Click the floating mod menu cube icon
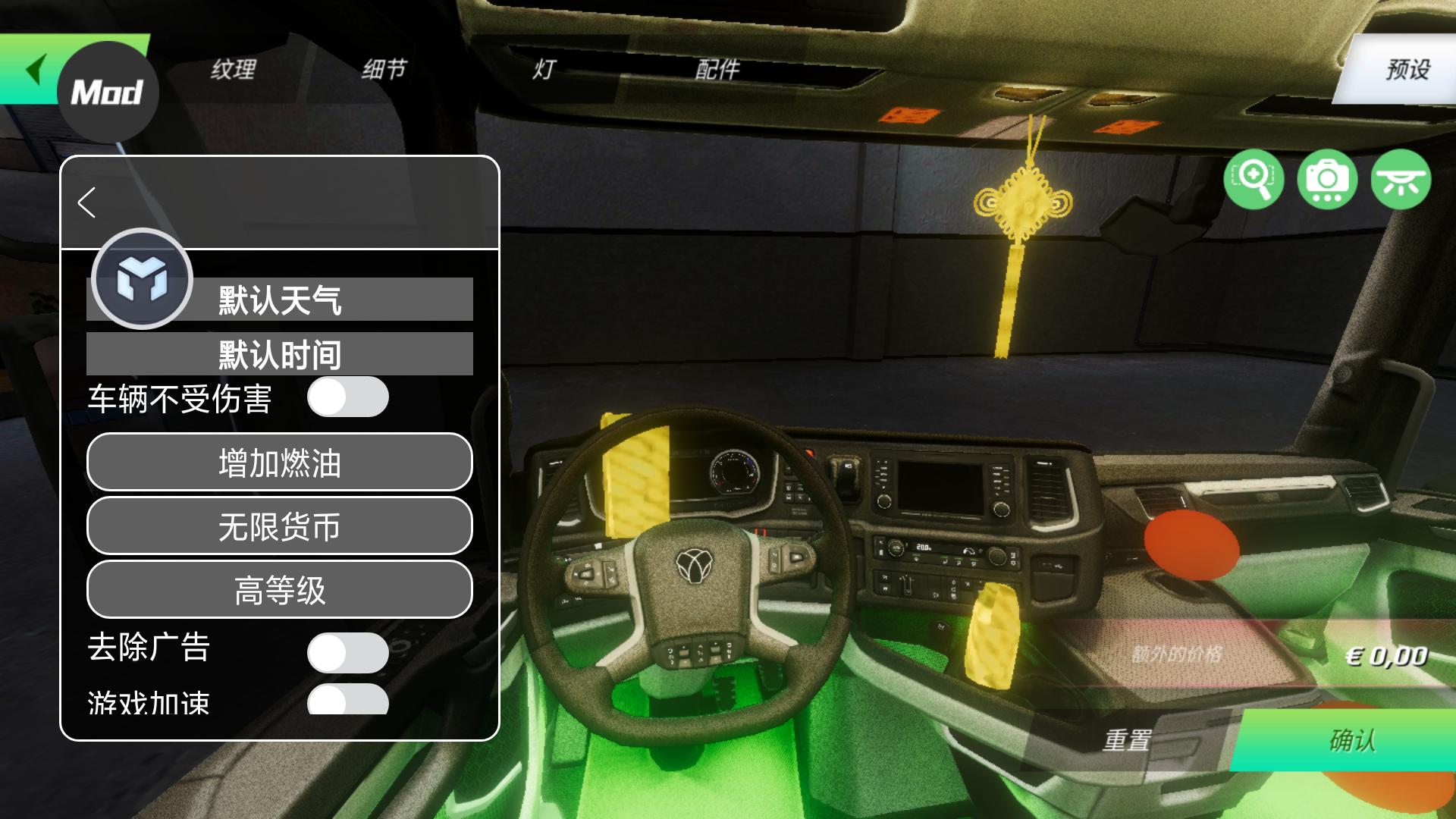Screen dimensions: 1456x819 (x=142, y=278)
